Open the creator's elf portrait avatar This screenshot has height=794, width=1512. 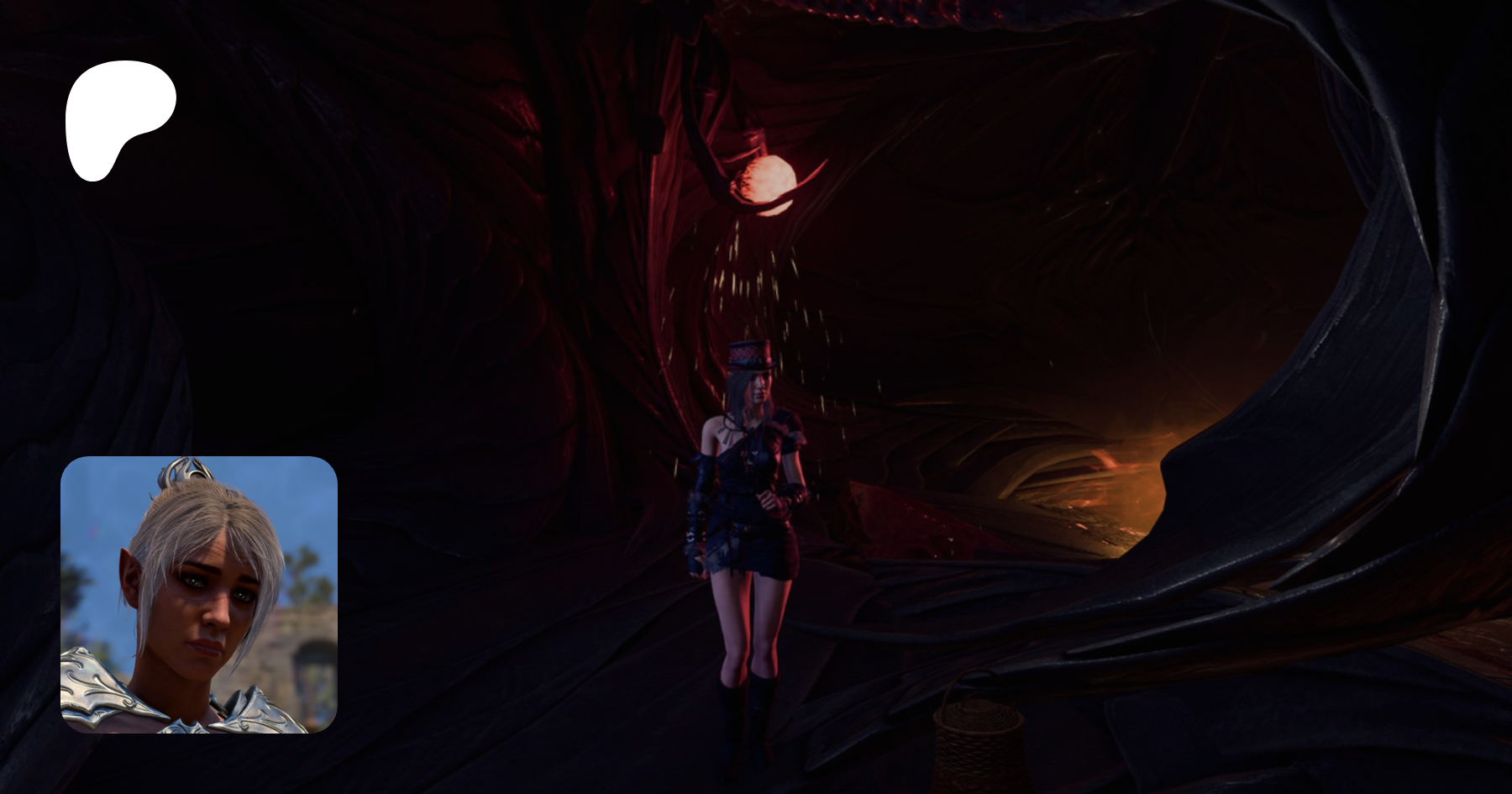[x=199, y=594]
